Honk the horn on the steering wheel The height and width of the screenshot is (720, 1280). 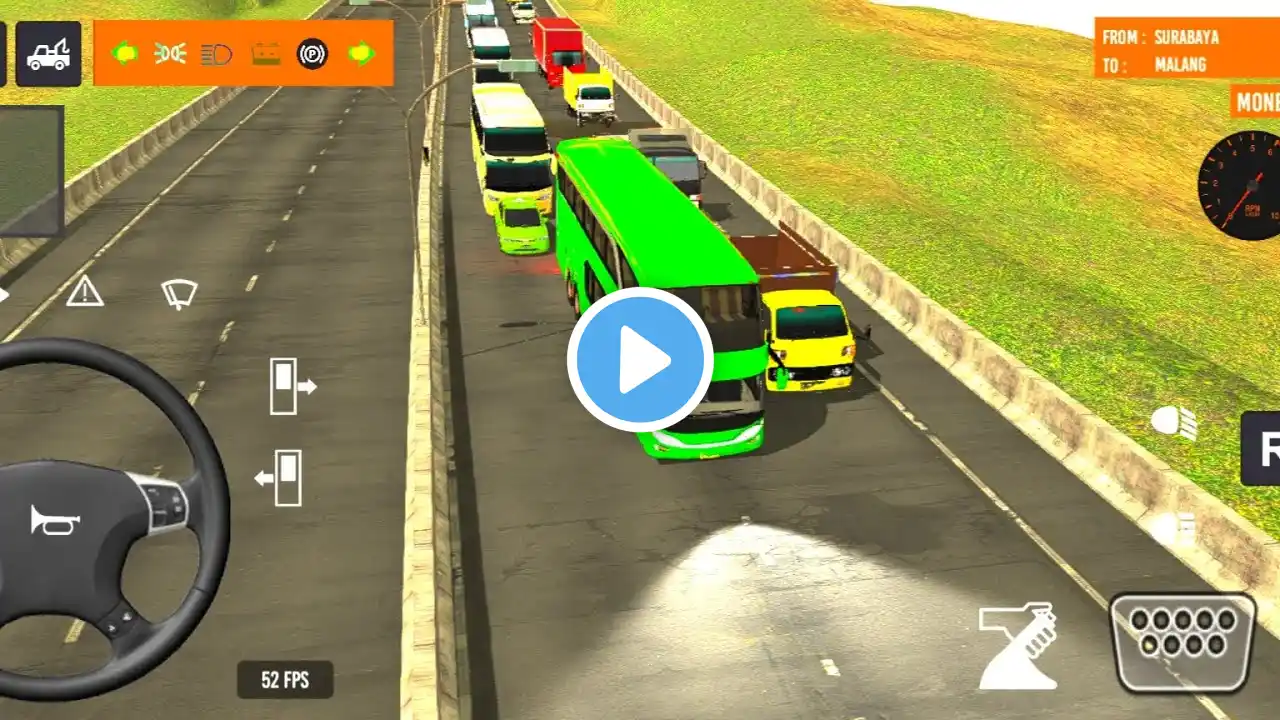54,520
